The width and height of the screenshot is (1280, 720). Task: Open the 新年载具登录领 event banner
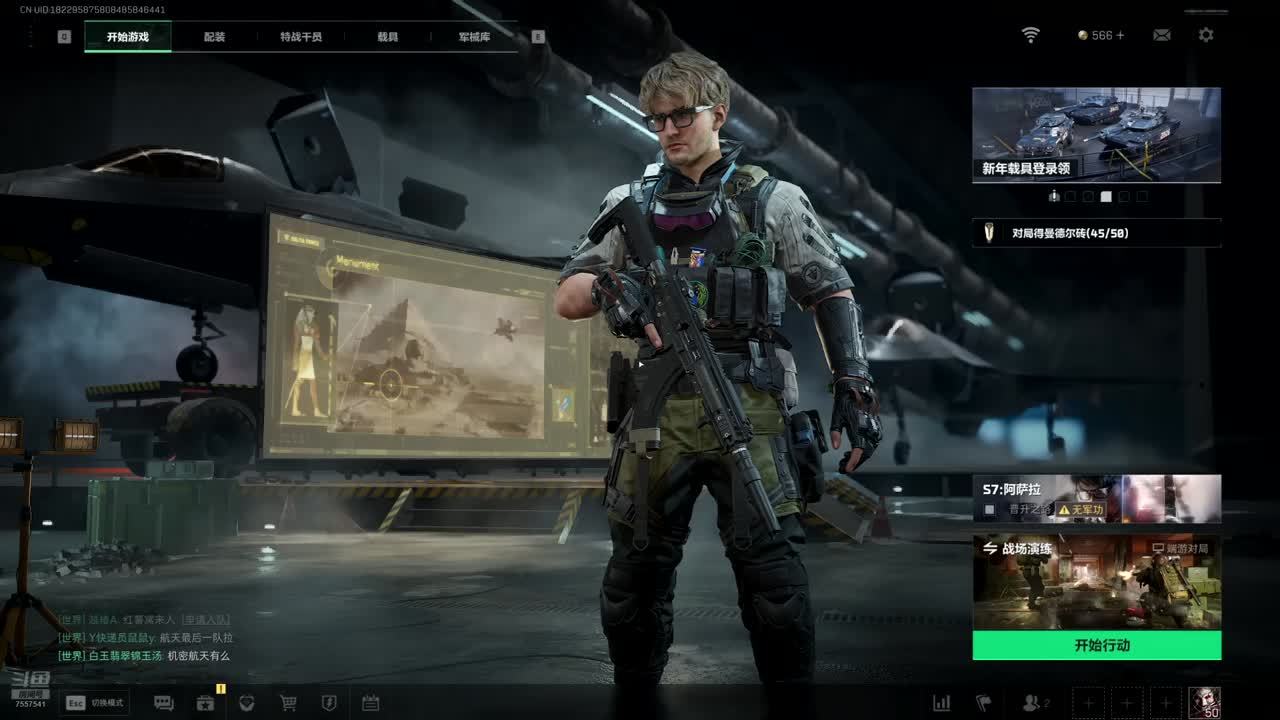[1096, 135]
